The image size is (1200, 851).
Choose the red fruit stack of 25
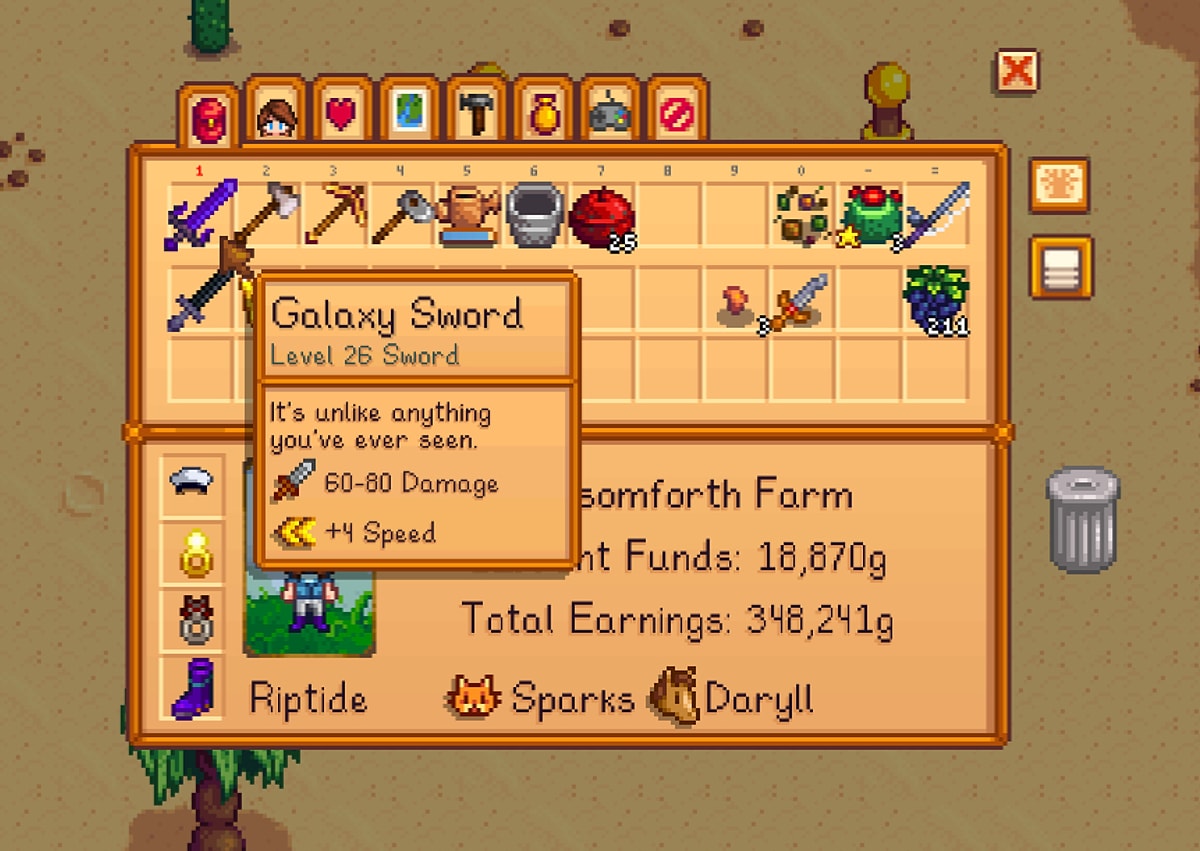point(602,215)
